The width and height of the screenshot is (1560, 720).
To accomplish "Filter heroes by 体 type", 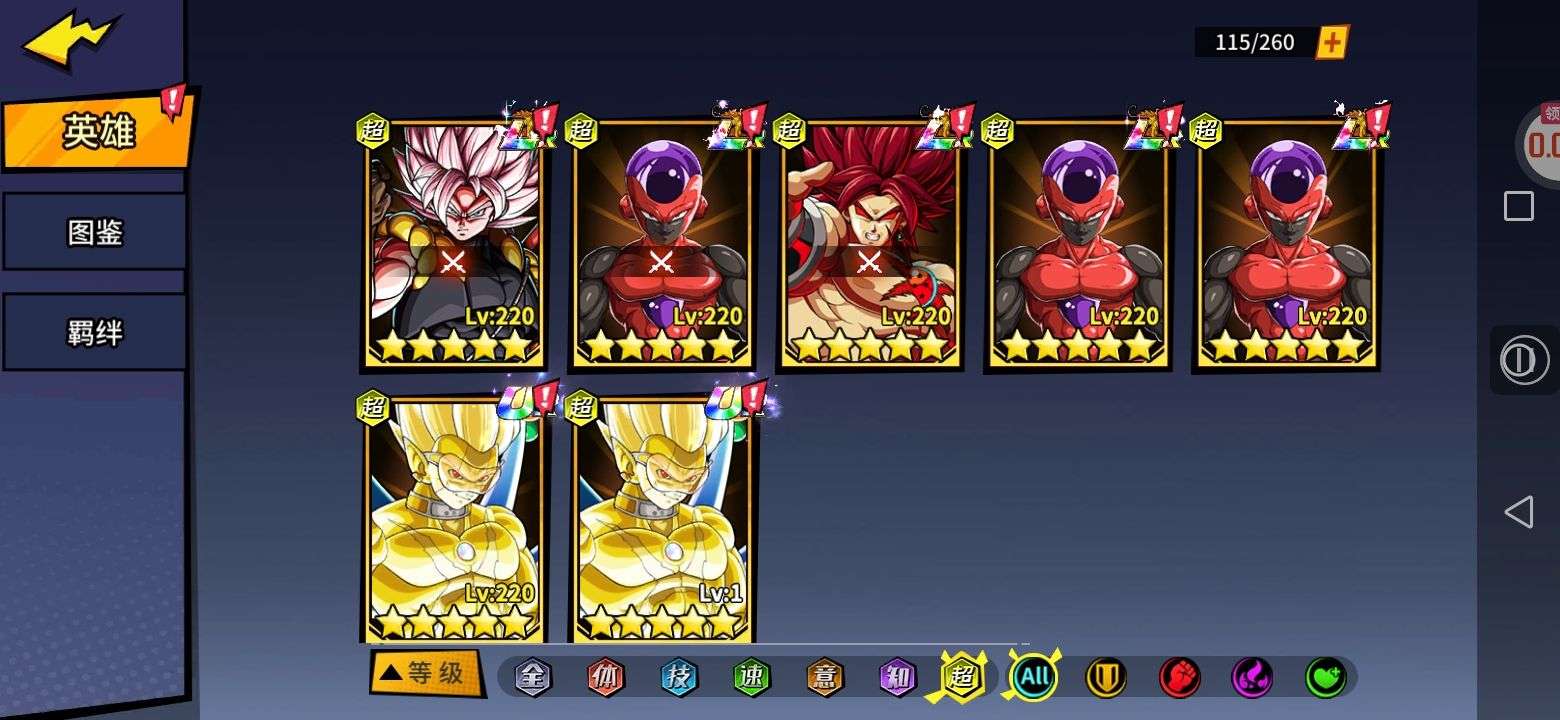I will tap(605, 677).
